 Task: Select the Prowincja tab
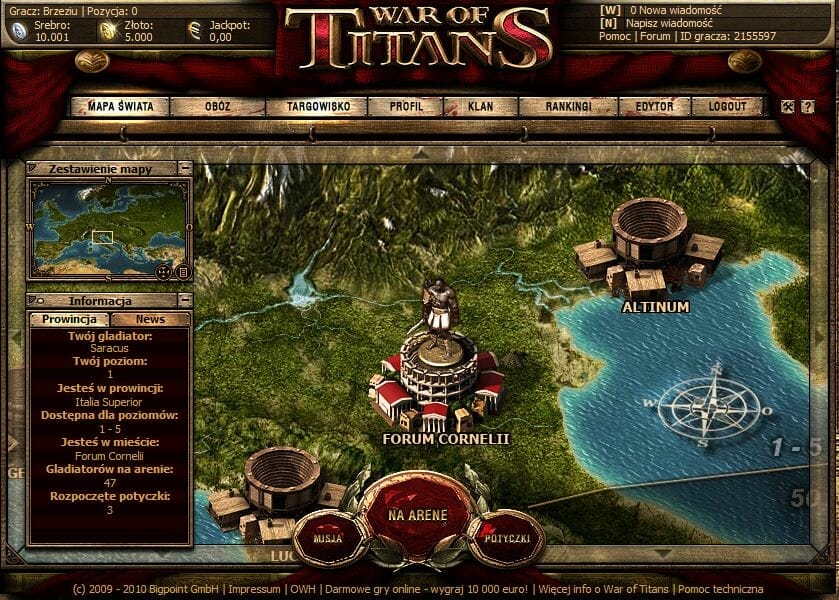(68, 319)
